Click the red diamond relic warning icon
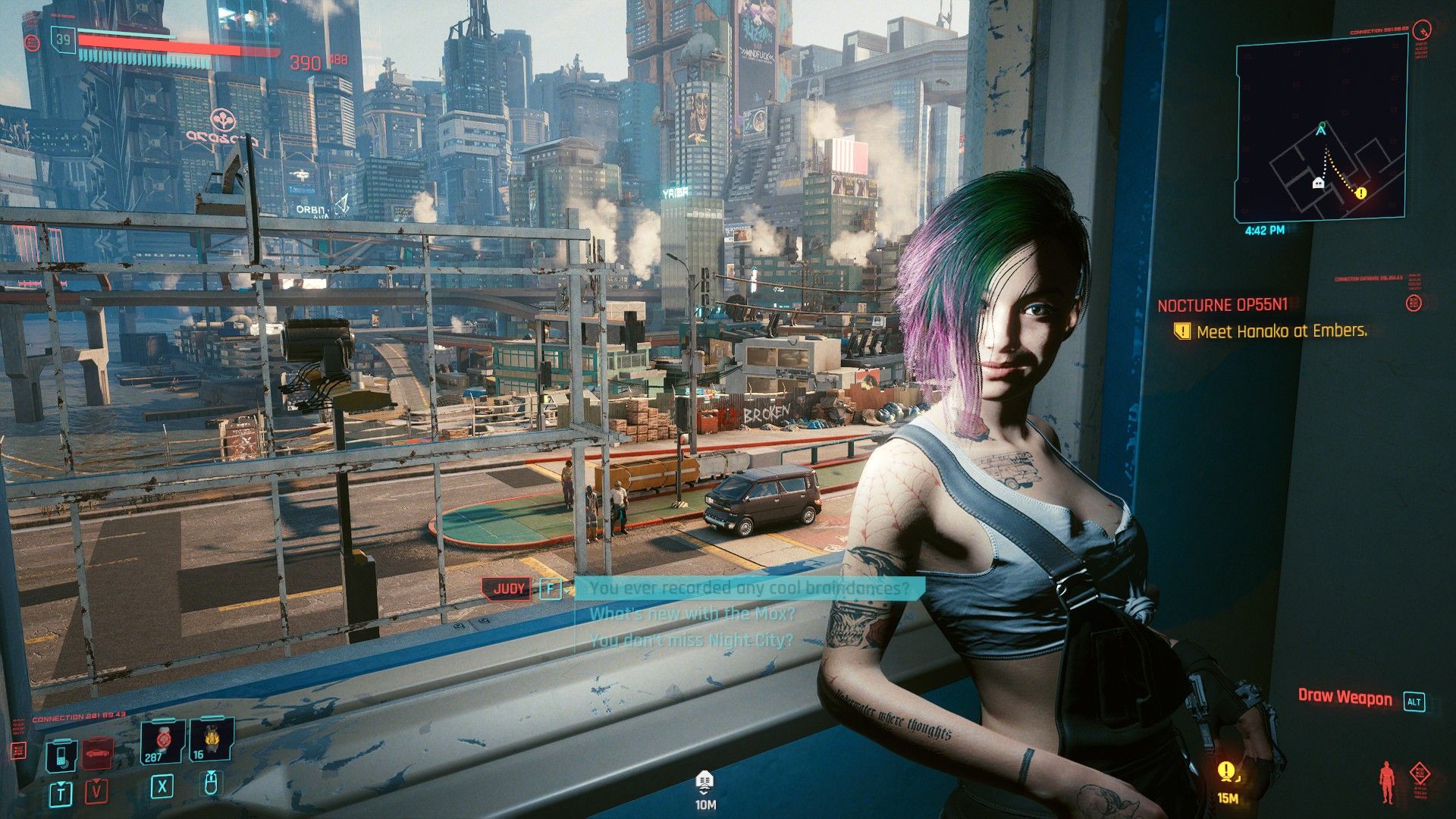 click(x=1420, y=773)
